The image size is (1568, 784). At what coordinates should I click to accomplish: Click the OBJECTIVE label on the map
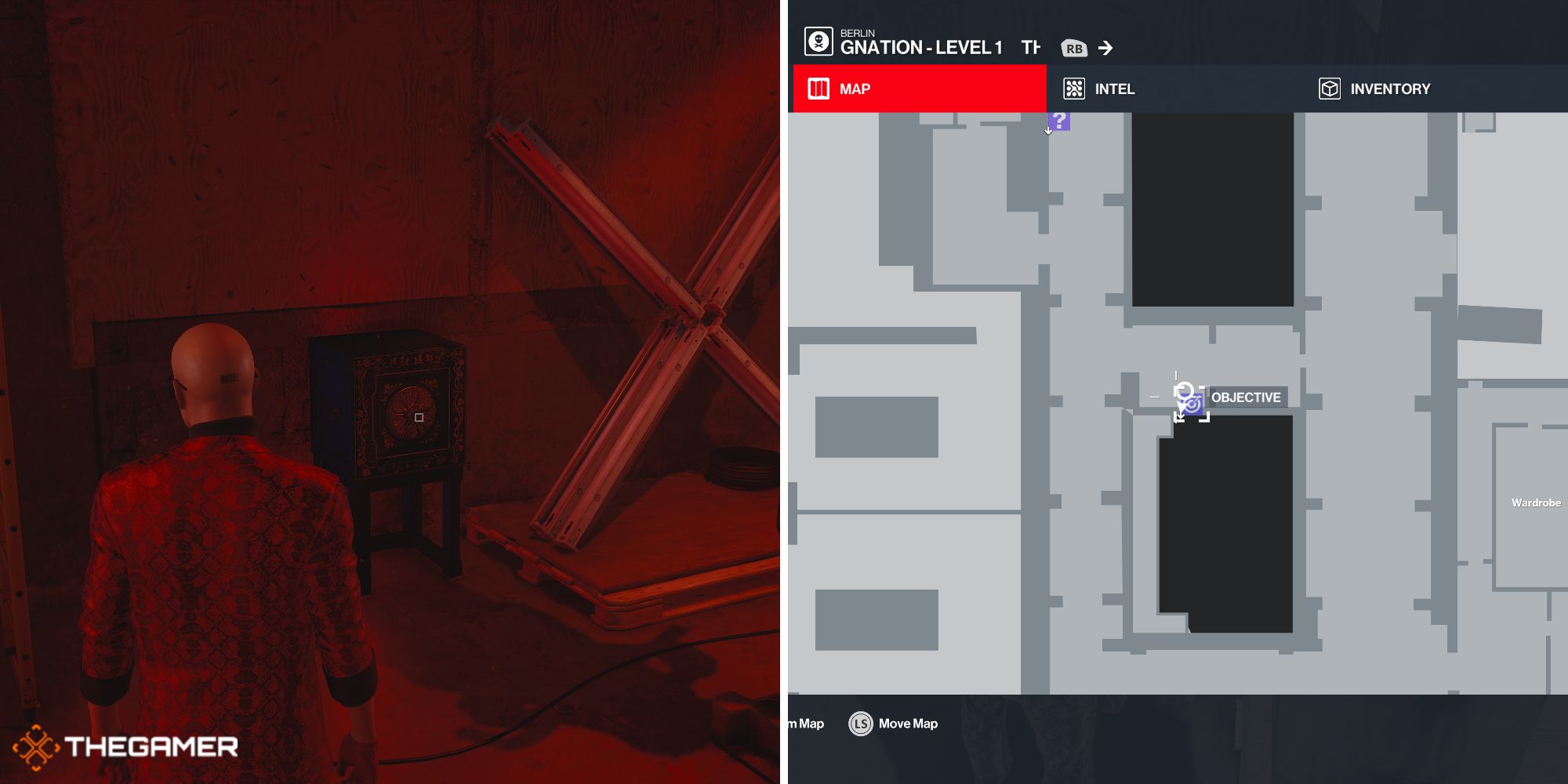click(1246, 397)
